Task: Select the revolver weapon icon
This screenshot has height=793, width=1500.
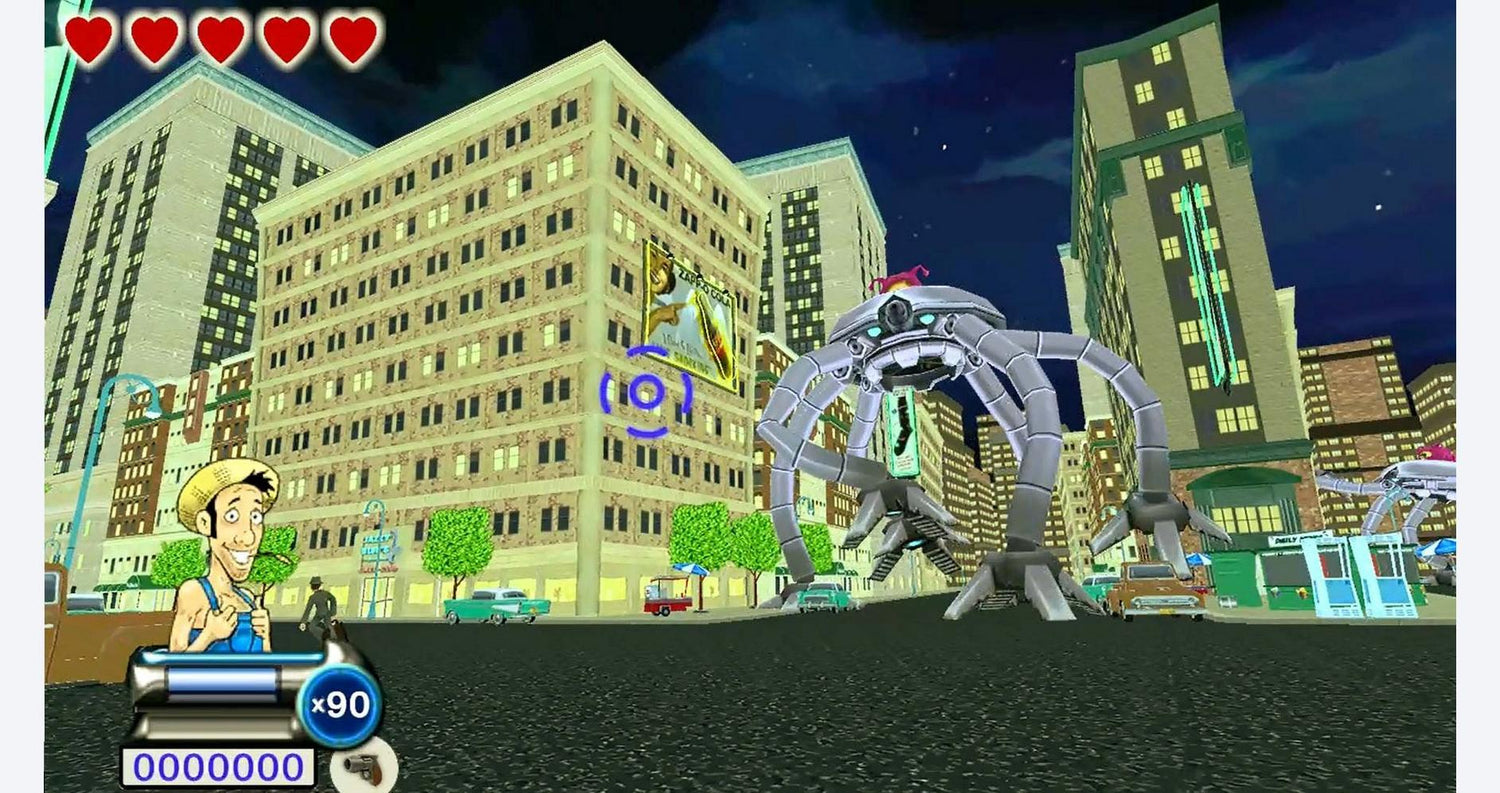Action: 363,767
